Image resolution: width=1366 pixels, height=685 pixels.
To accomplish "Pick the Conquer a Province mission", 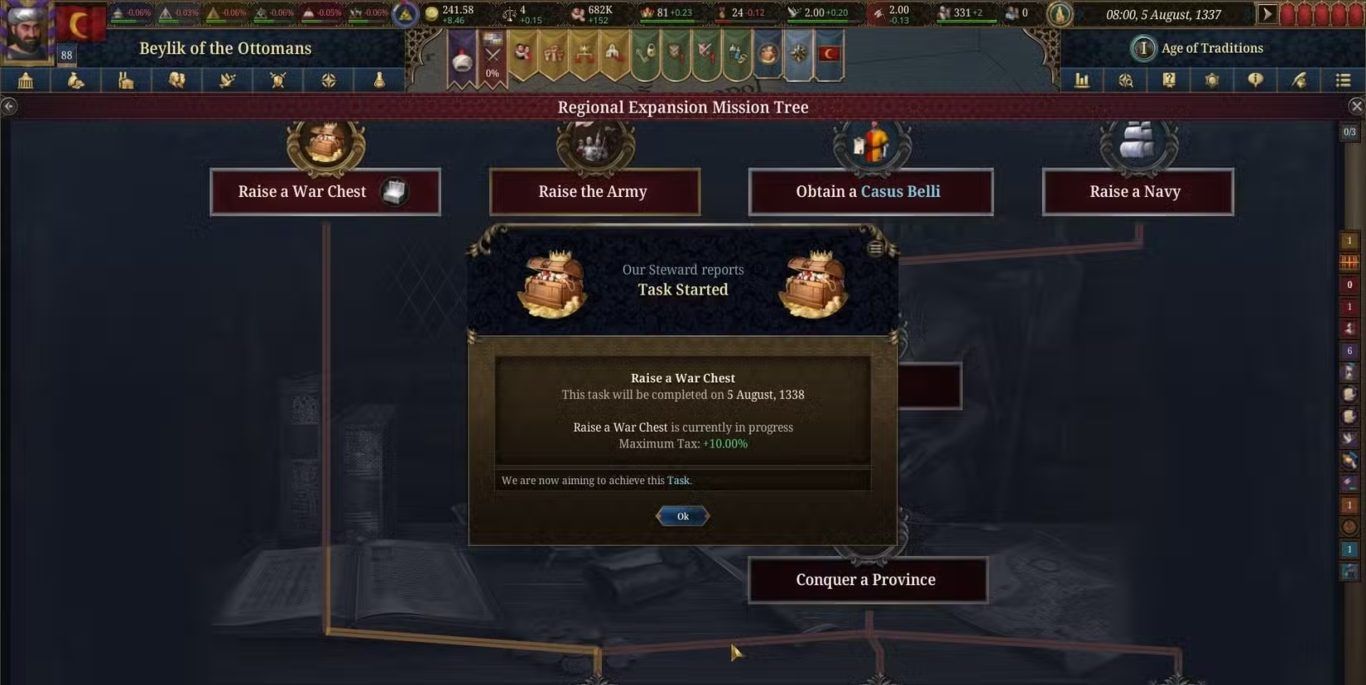I will pos(867,580).
